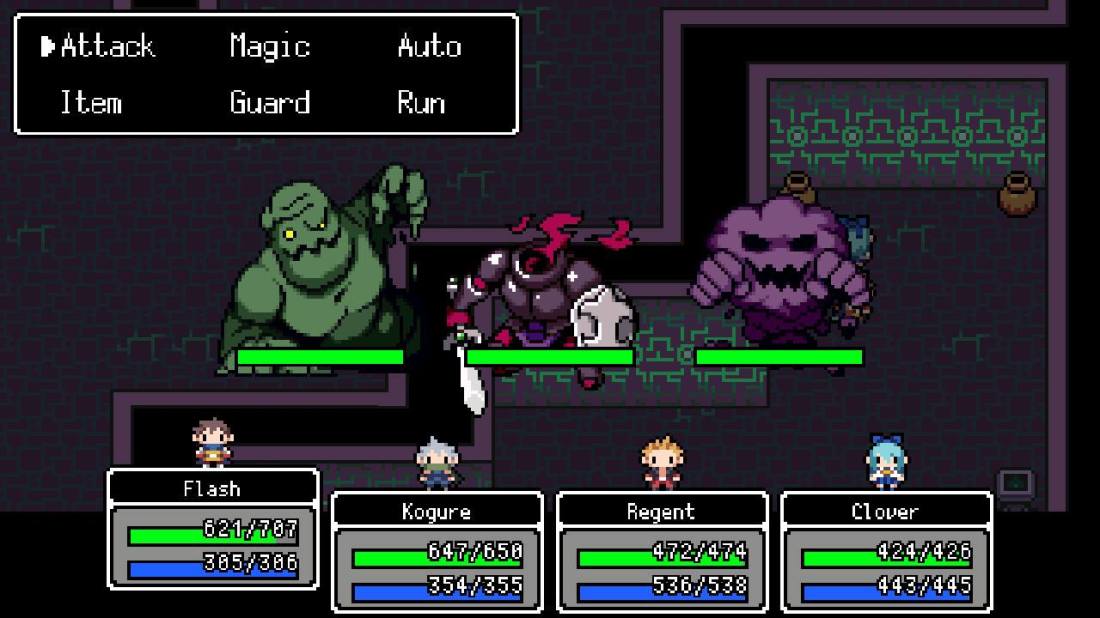1100x618 pixels.
Task: Select Auto battle option
Action: 428,46
